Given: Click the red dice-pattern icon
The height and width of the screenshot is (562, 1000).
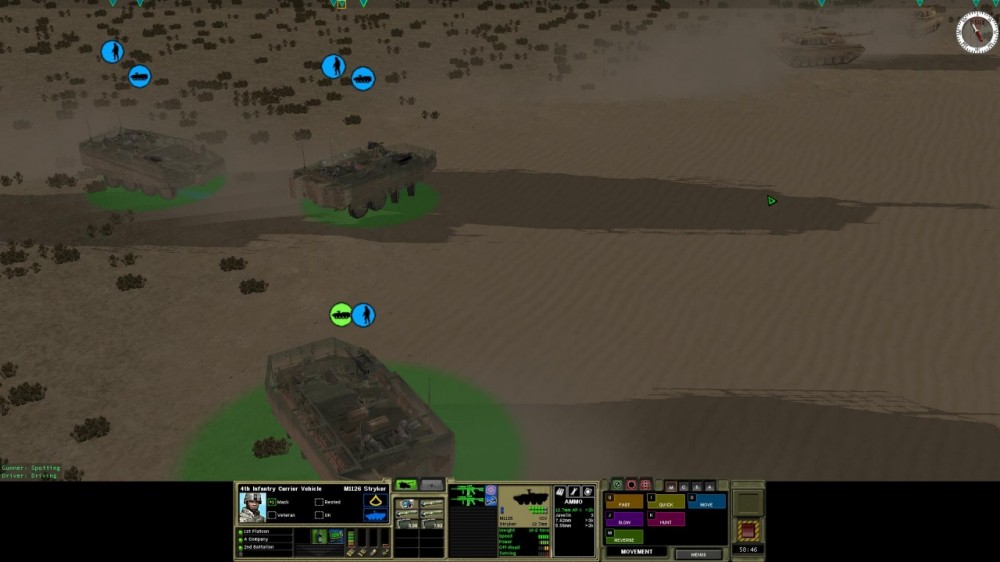Looking at the screenshot, I should [x=645, y=485].
